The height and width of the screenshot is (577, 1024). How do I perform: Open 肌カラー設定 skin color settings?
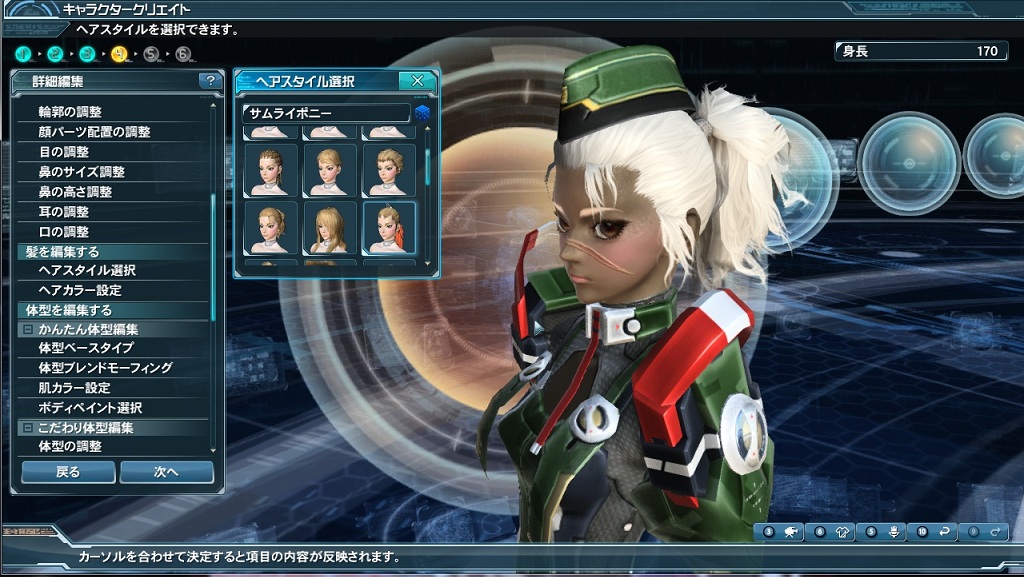(74, 388)
